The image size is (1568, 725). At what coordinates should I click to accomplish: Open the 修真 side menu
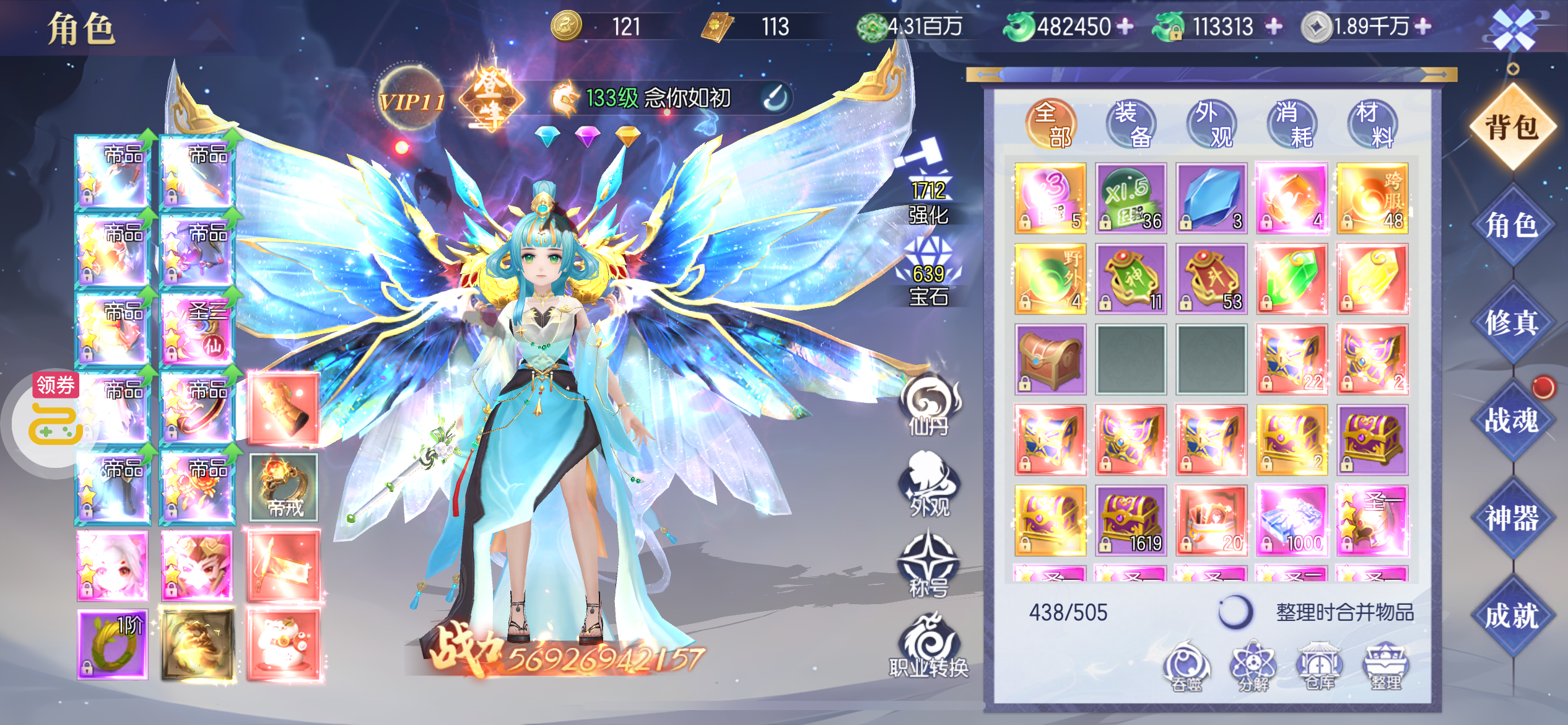[x=1512, y=323]
